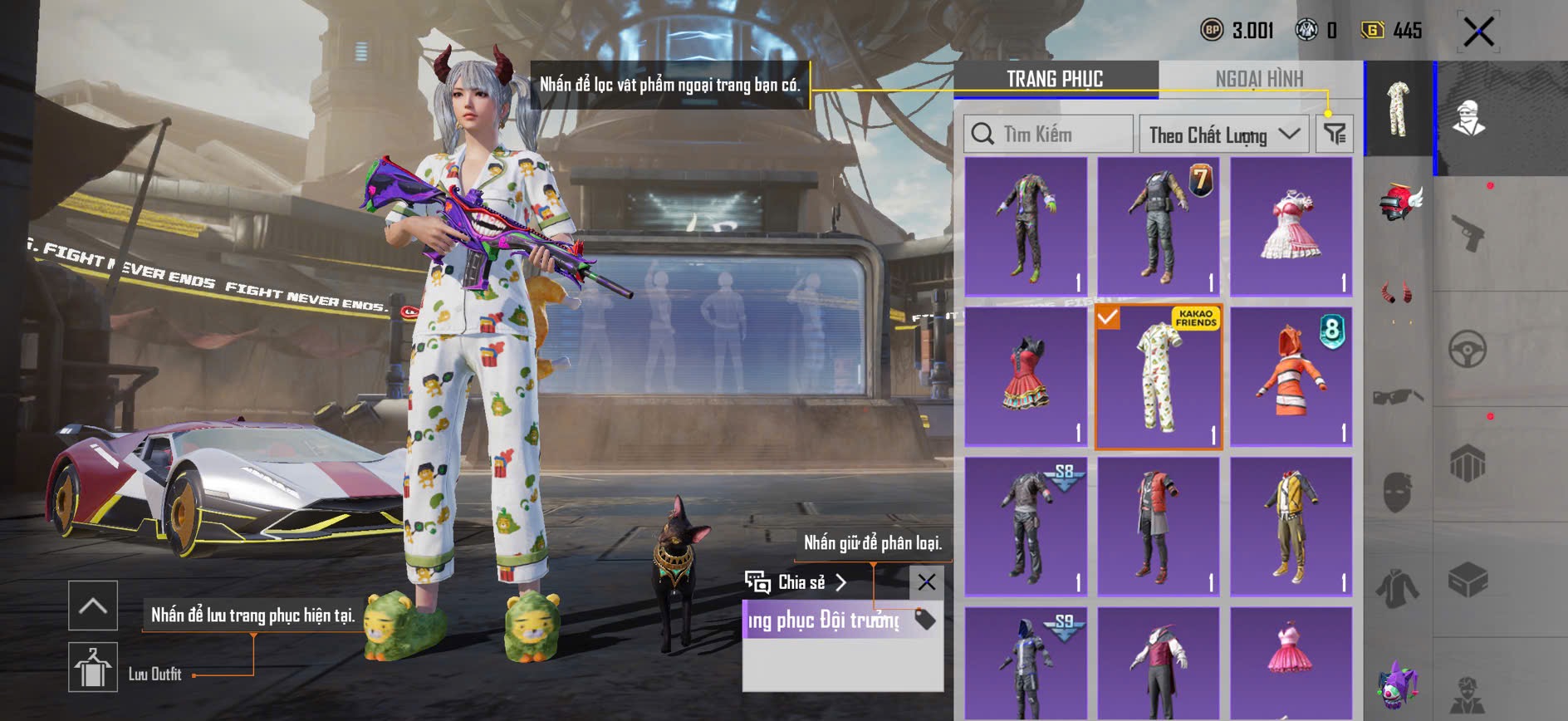1568x721 pixels.
Task: Dismiss the share popup with its X
Action: (926, 582)
